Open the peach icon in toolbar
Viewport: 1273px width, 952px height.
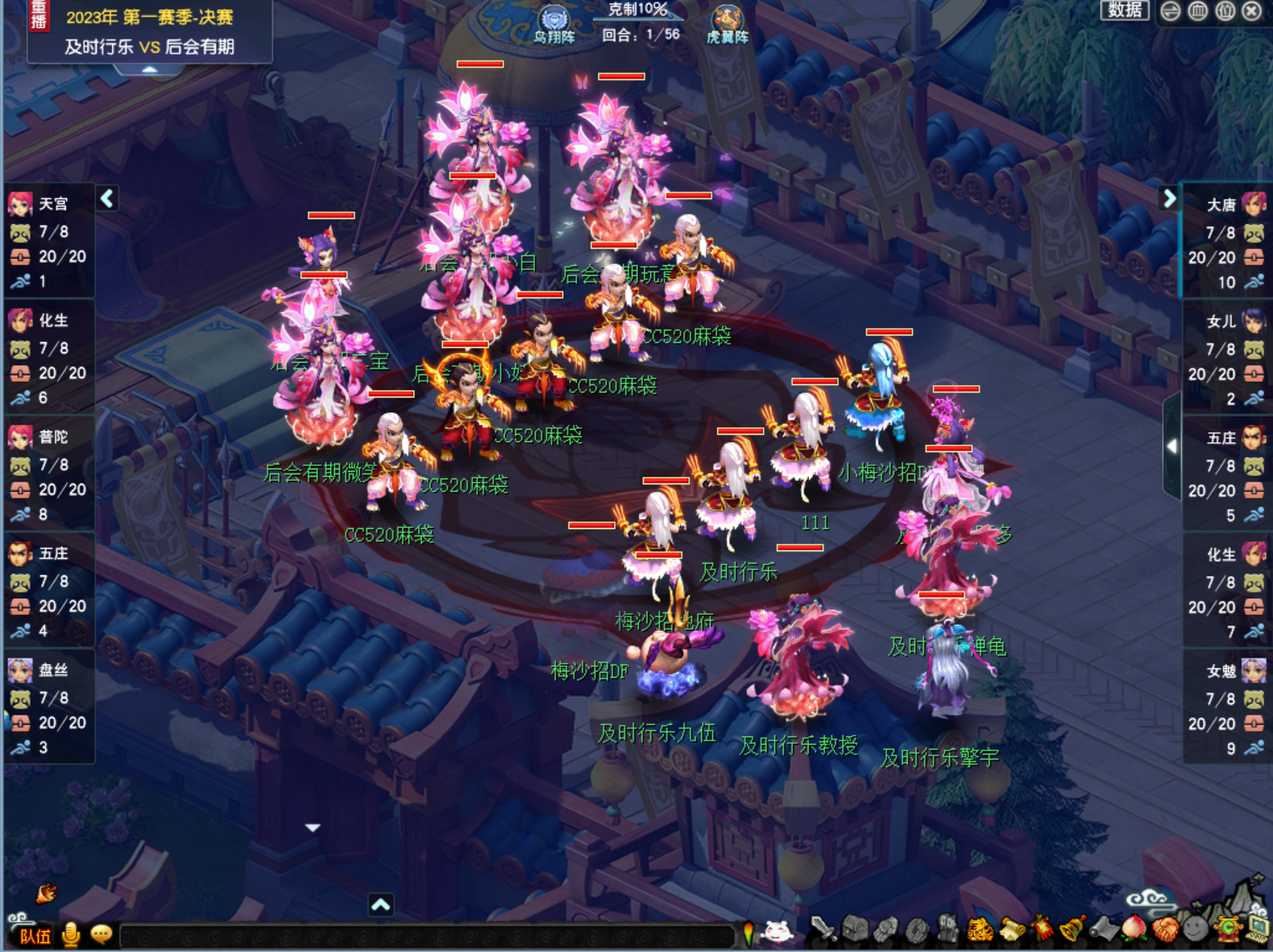1134,930
